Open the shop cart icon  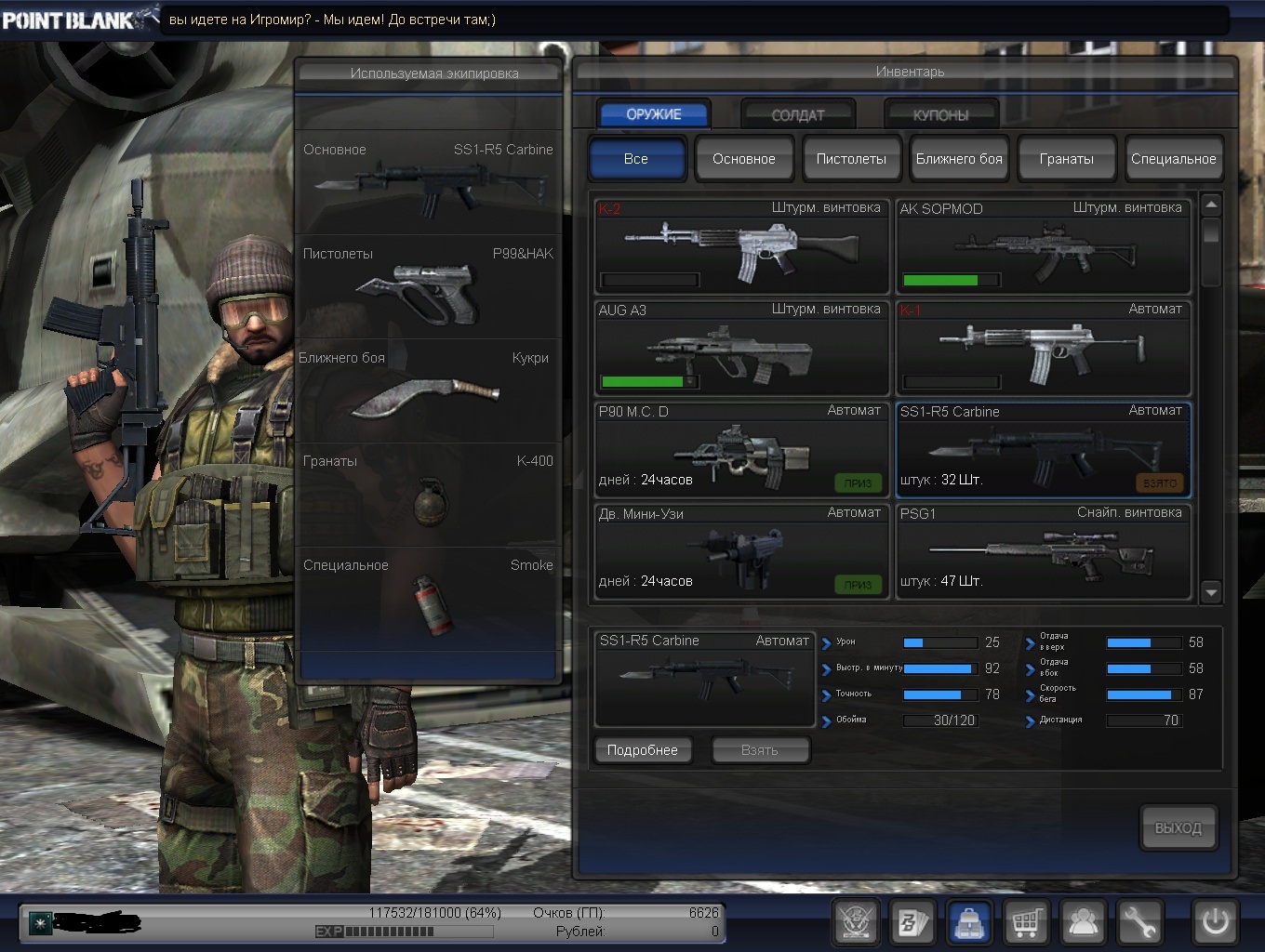1026,922
